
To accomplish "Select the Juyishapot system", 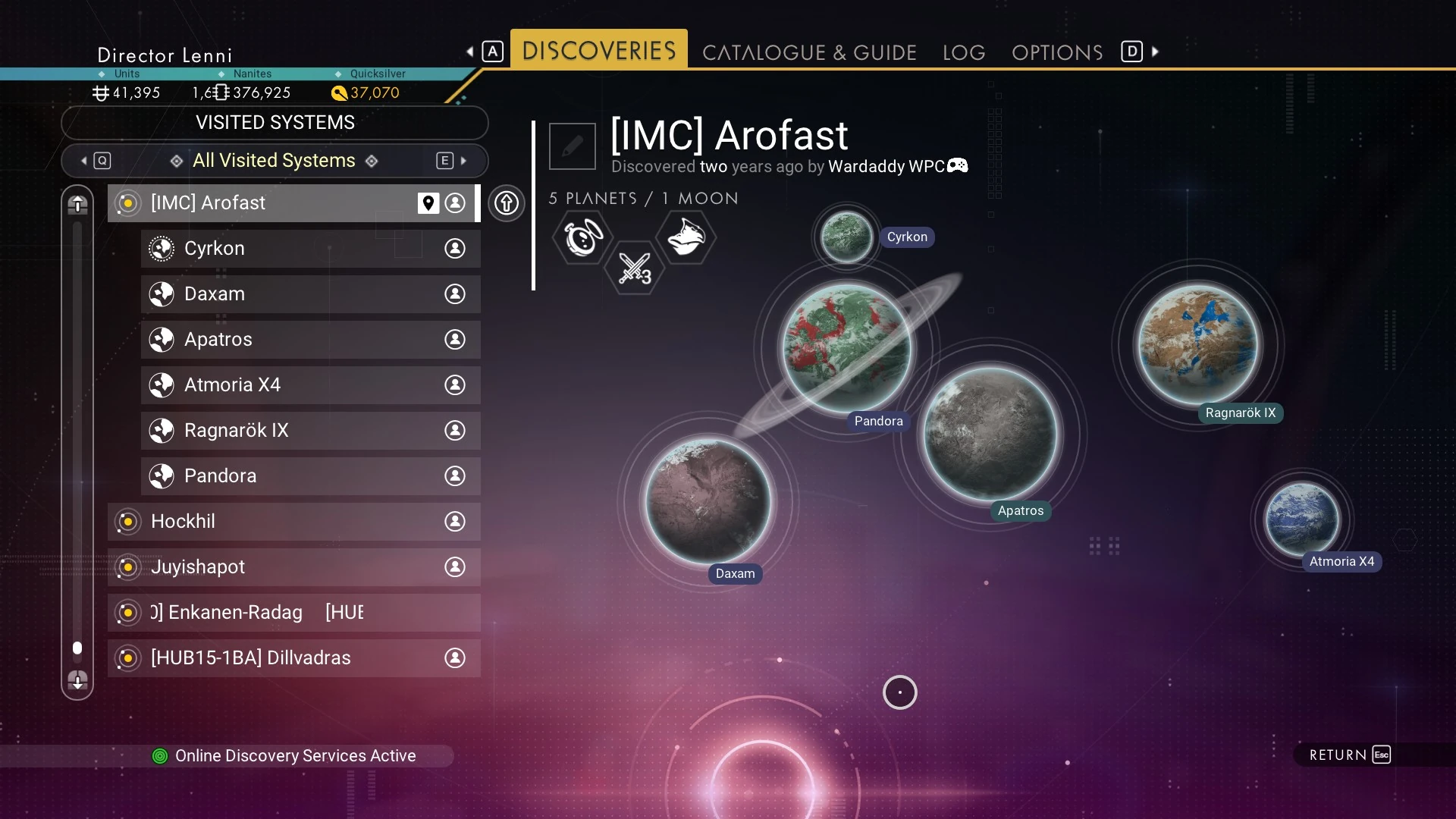I will (293, 567).
